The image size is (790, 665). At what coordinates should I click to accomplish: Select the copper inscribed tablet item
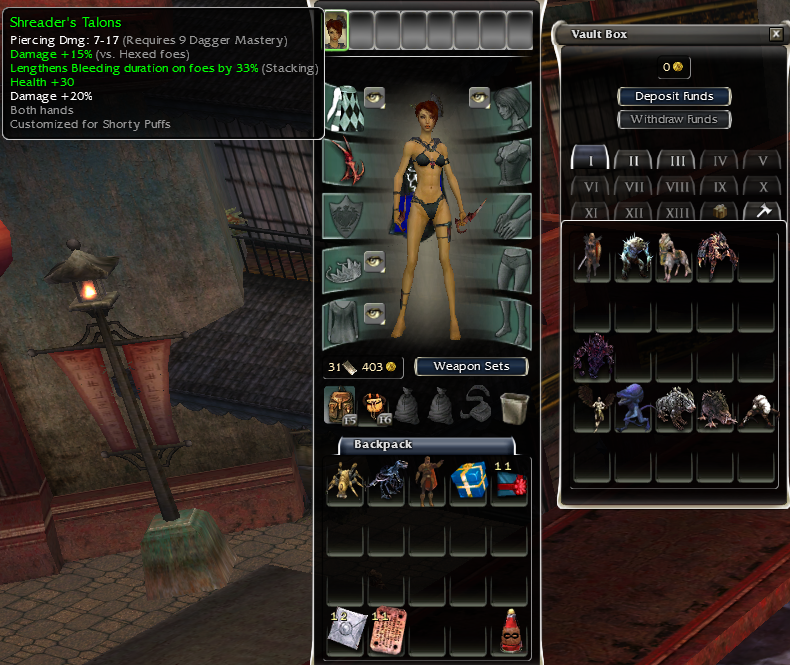tap(386, 632)
